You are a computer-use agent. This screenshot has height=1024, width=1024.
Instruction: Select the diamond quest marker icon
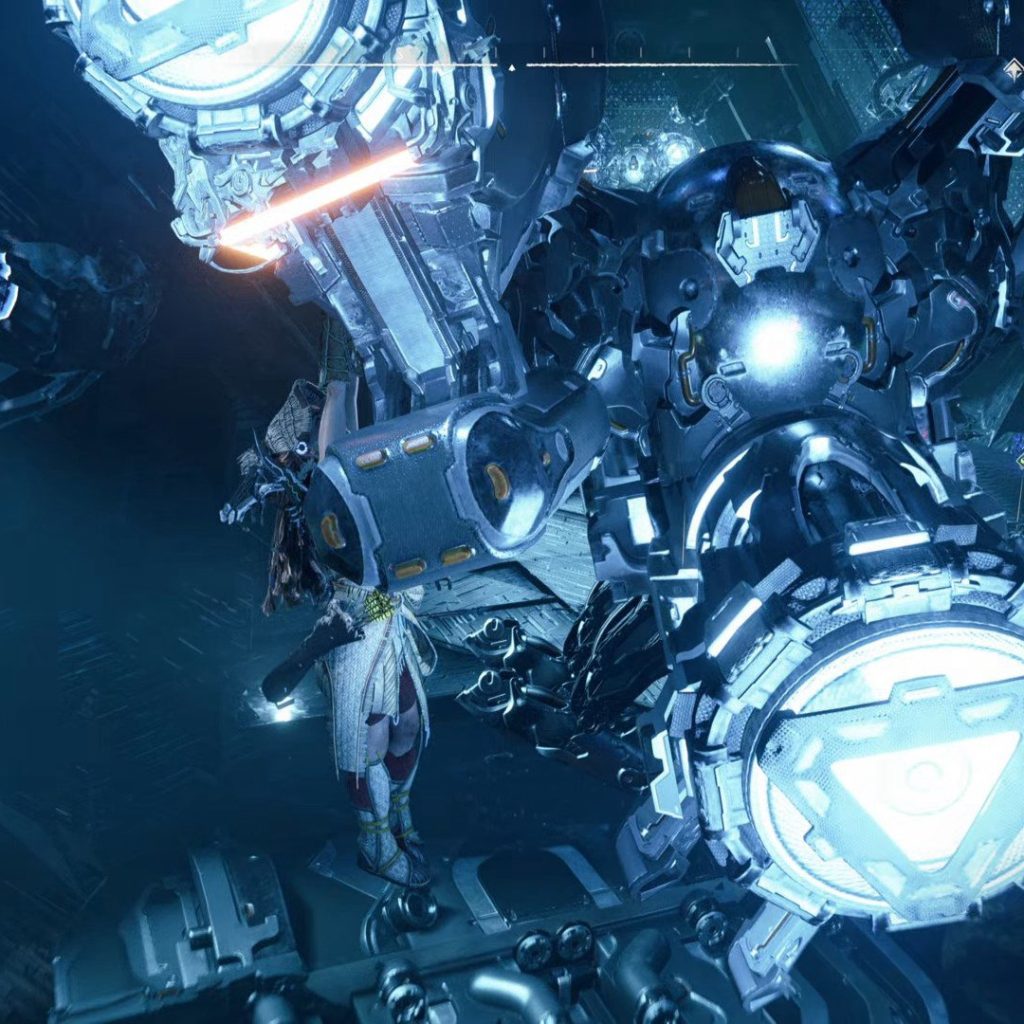1014,66
